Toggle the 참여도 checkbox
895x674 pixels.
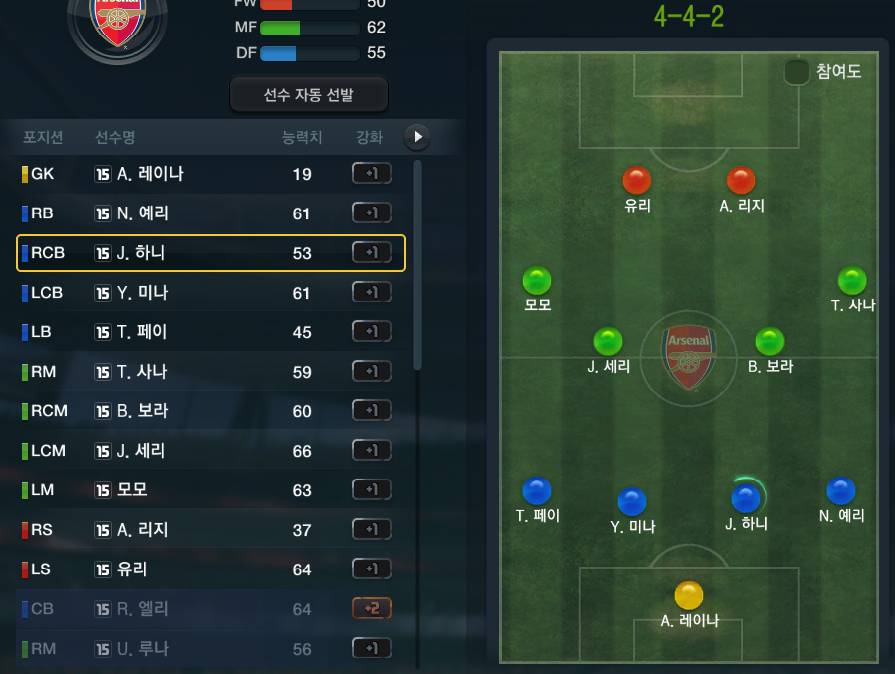[x=797, y=72]
